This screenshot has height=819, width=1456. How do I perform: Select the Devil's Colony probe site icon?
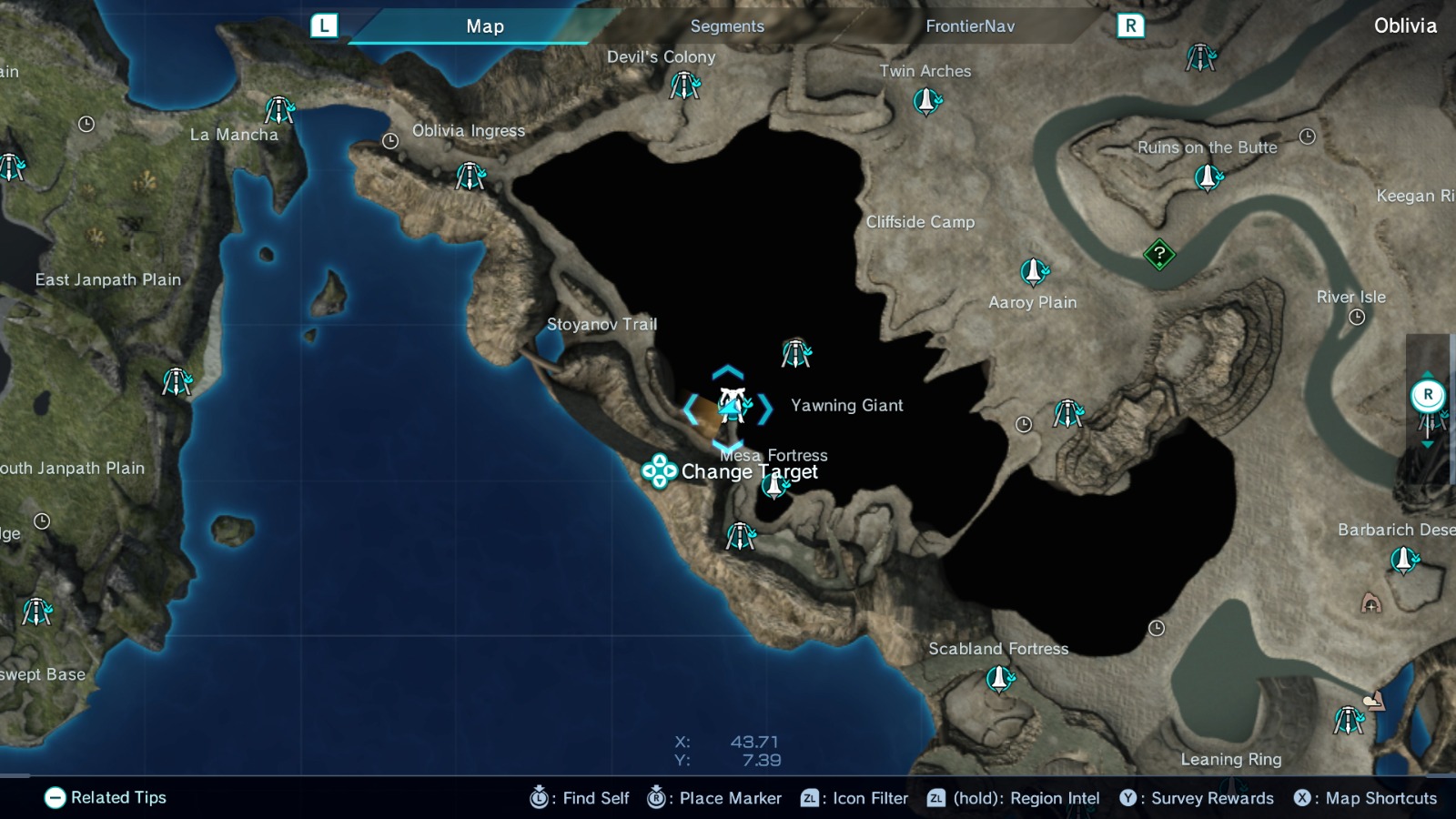click(684, 85)
